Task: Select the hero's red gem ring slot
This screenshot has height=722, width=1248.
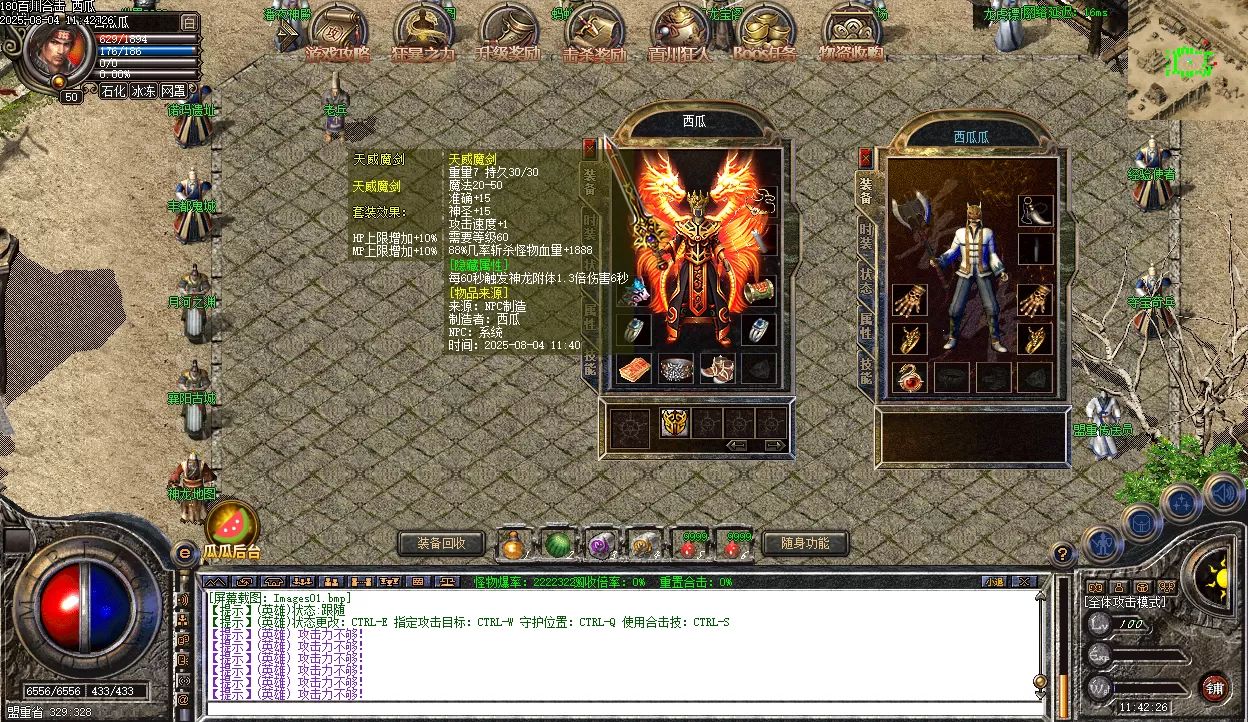Action: (x=909, y=377)
